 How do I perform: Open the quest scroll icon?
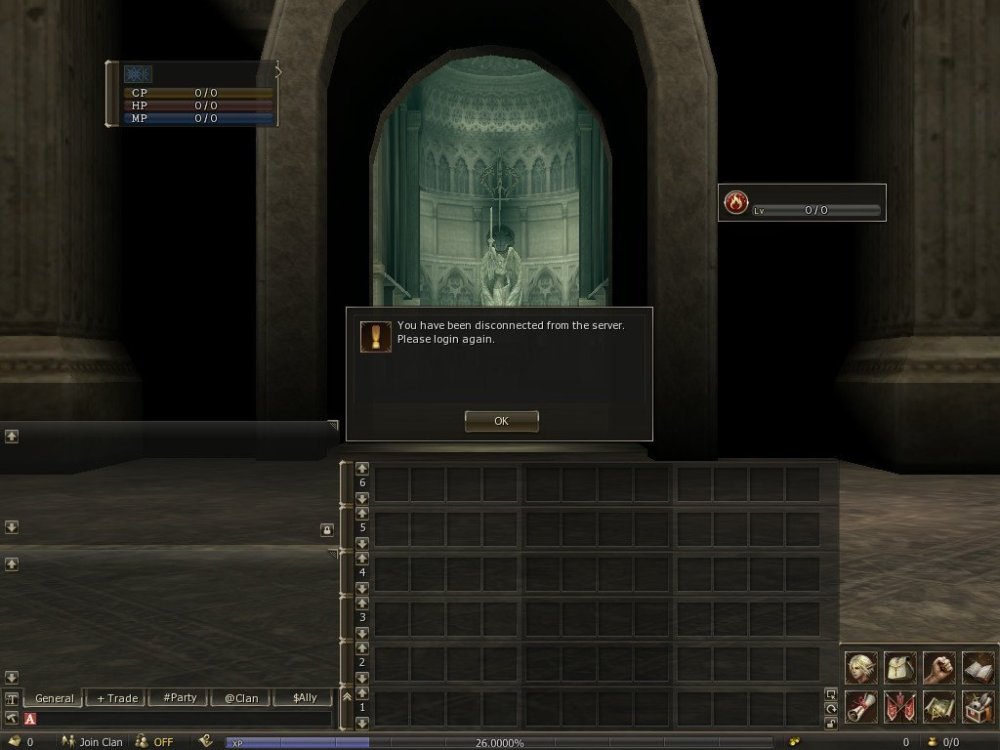tap(860, 706)
